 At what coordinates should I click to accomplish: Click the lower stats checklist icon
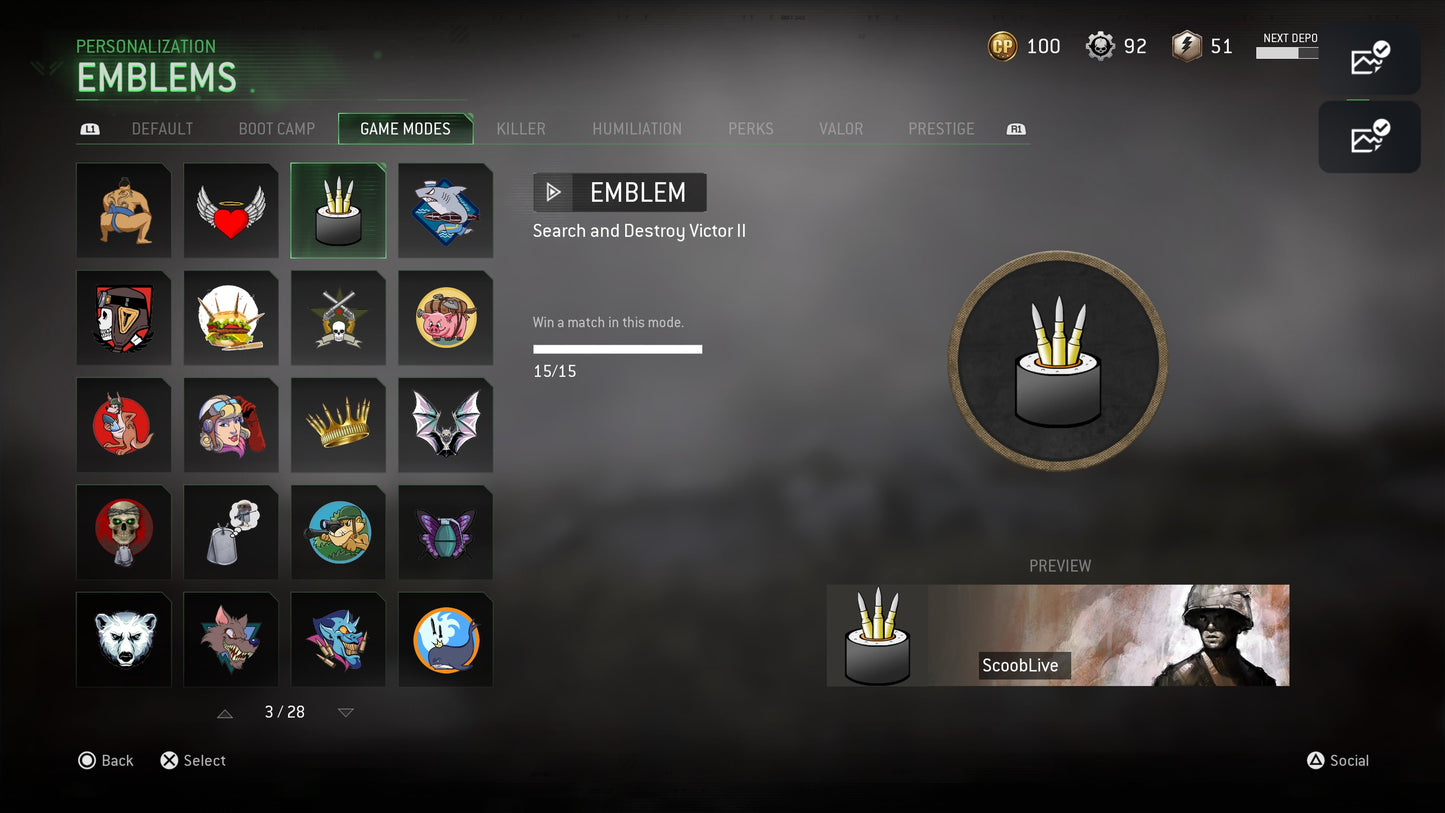(x=1369, y=137)
